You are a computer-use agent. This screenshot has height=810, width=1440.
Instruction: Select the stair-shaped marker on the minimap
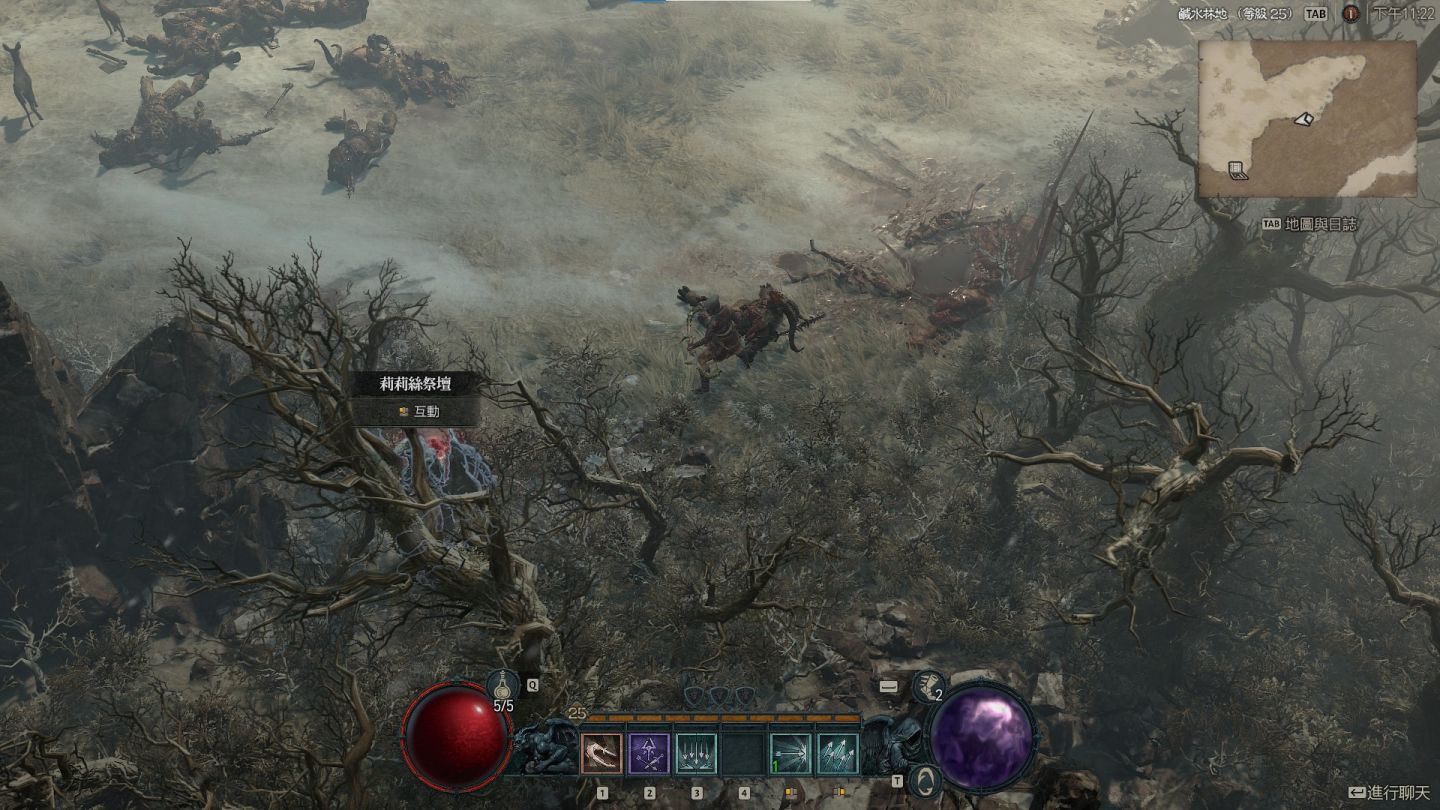click(1238, 170)
